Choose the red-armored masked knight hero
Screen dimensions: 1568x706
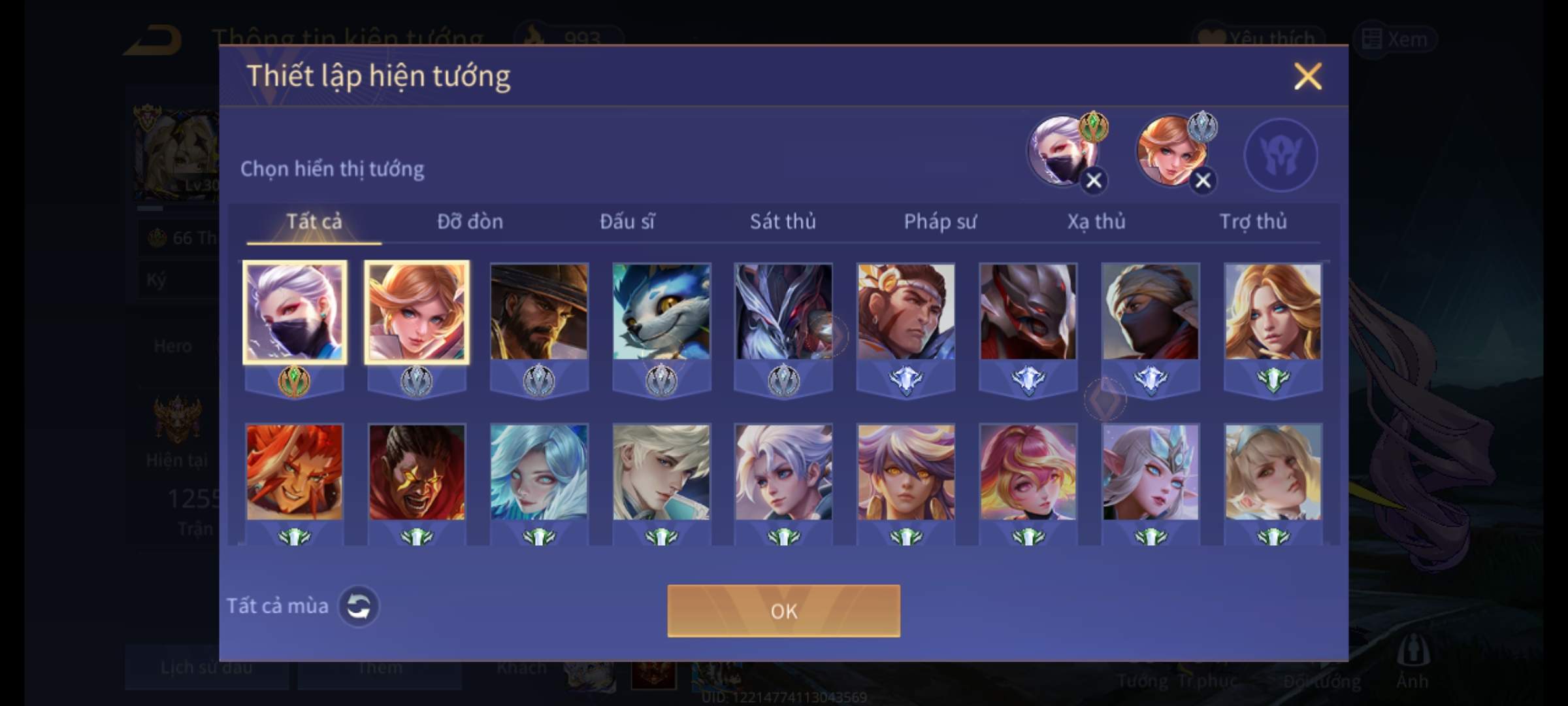1028,312
